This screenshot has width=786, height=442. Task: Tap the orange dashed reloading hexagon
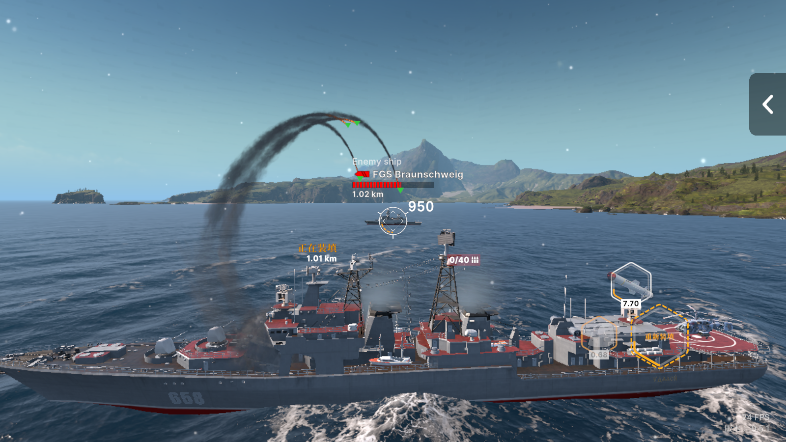tap(660, 335)
